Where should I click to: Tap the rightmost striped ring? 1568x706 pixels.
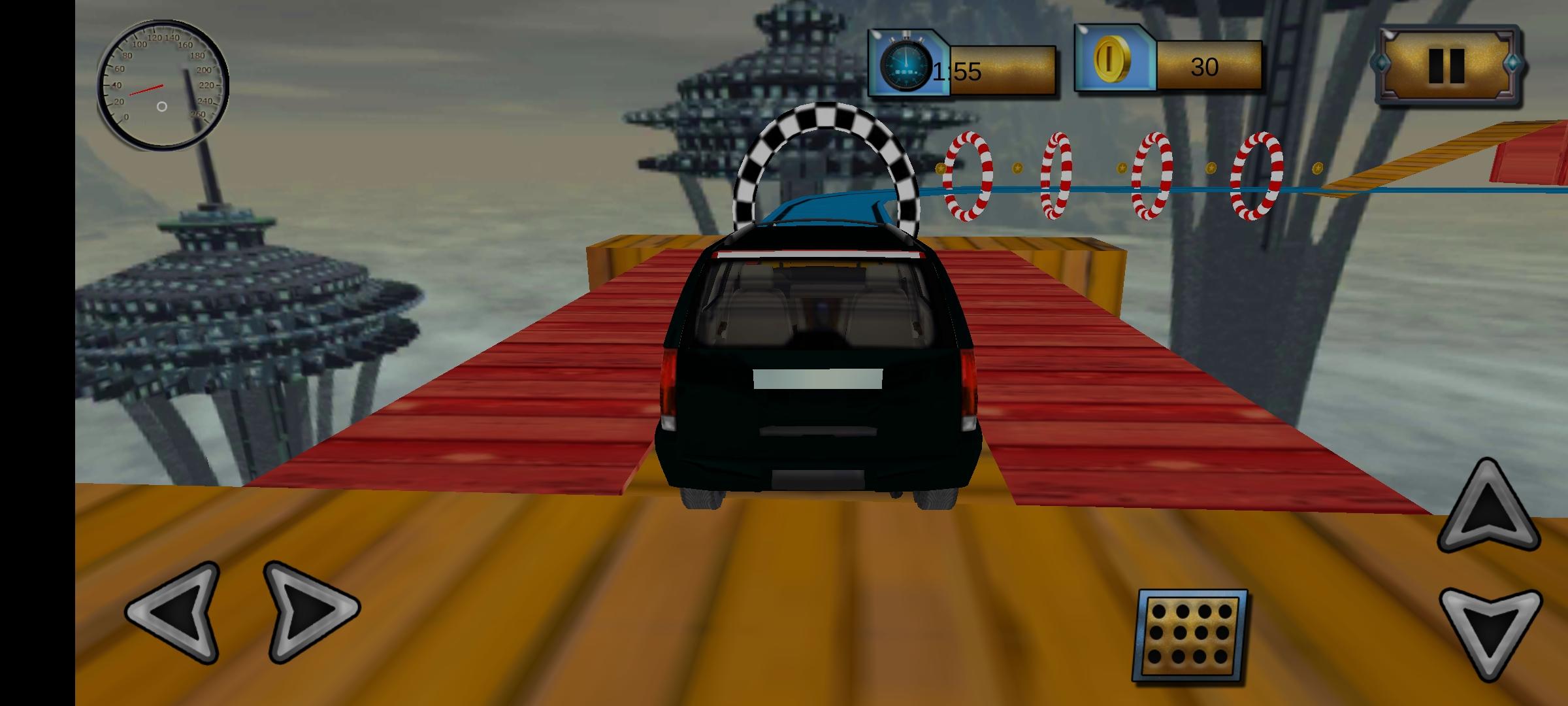tap(1256, 176)
